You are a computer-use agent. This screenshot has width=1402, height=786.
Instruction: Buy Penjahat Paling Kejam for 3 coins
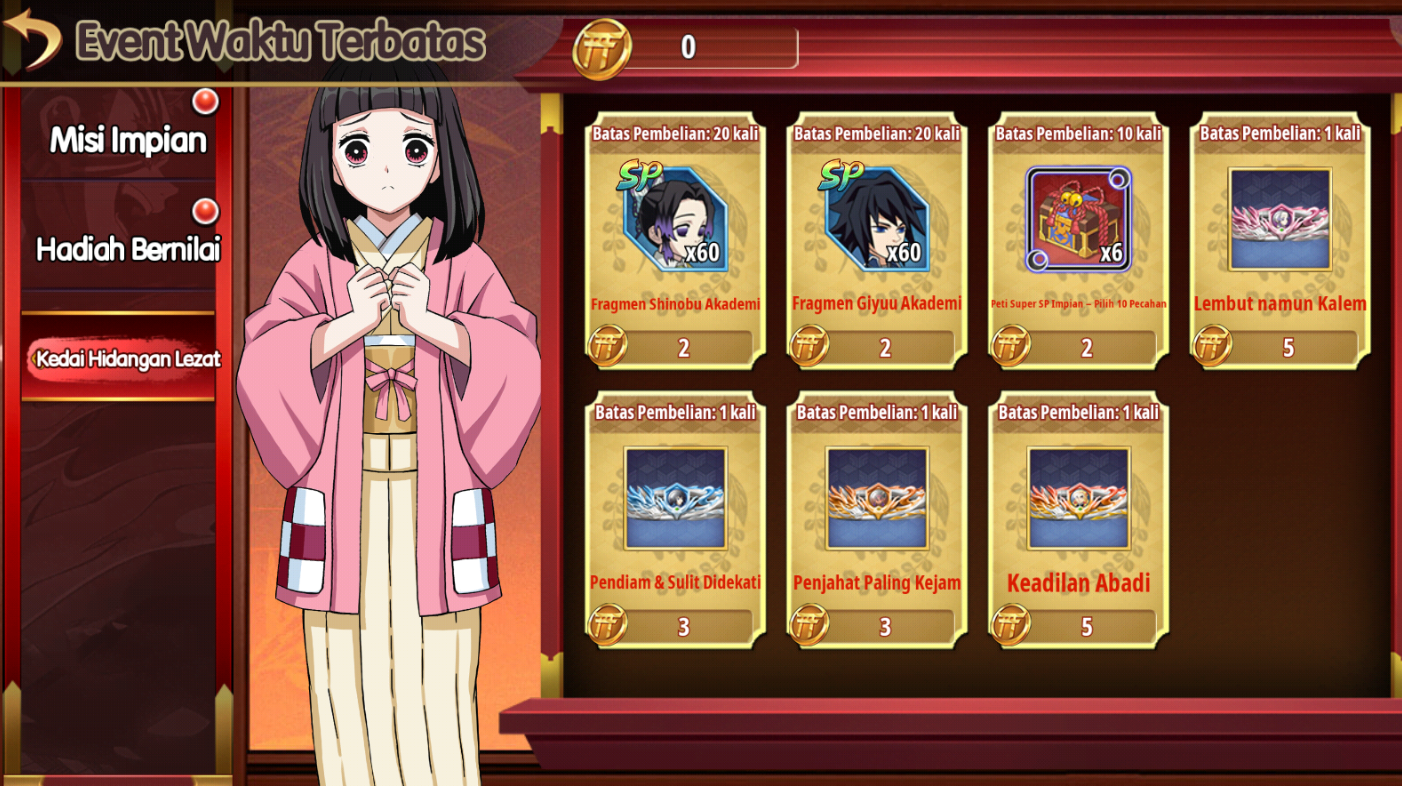(885, 627)
